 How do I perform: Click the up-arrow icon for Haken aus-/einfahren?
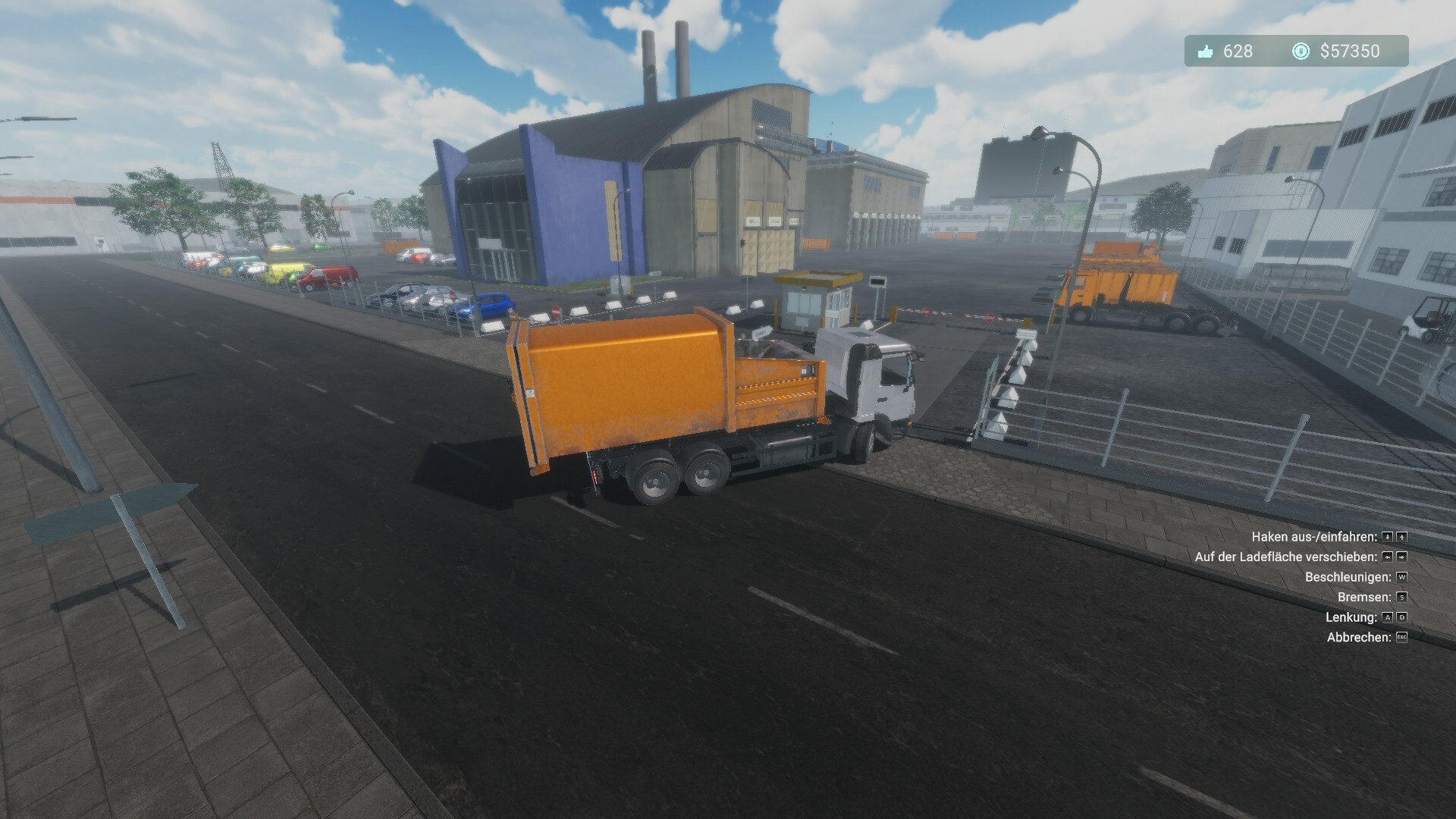click(x=1403, y=538)
